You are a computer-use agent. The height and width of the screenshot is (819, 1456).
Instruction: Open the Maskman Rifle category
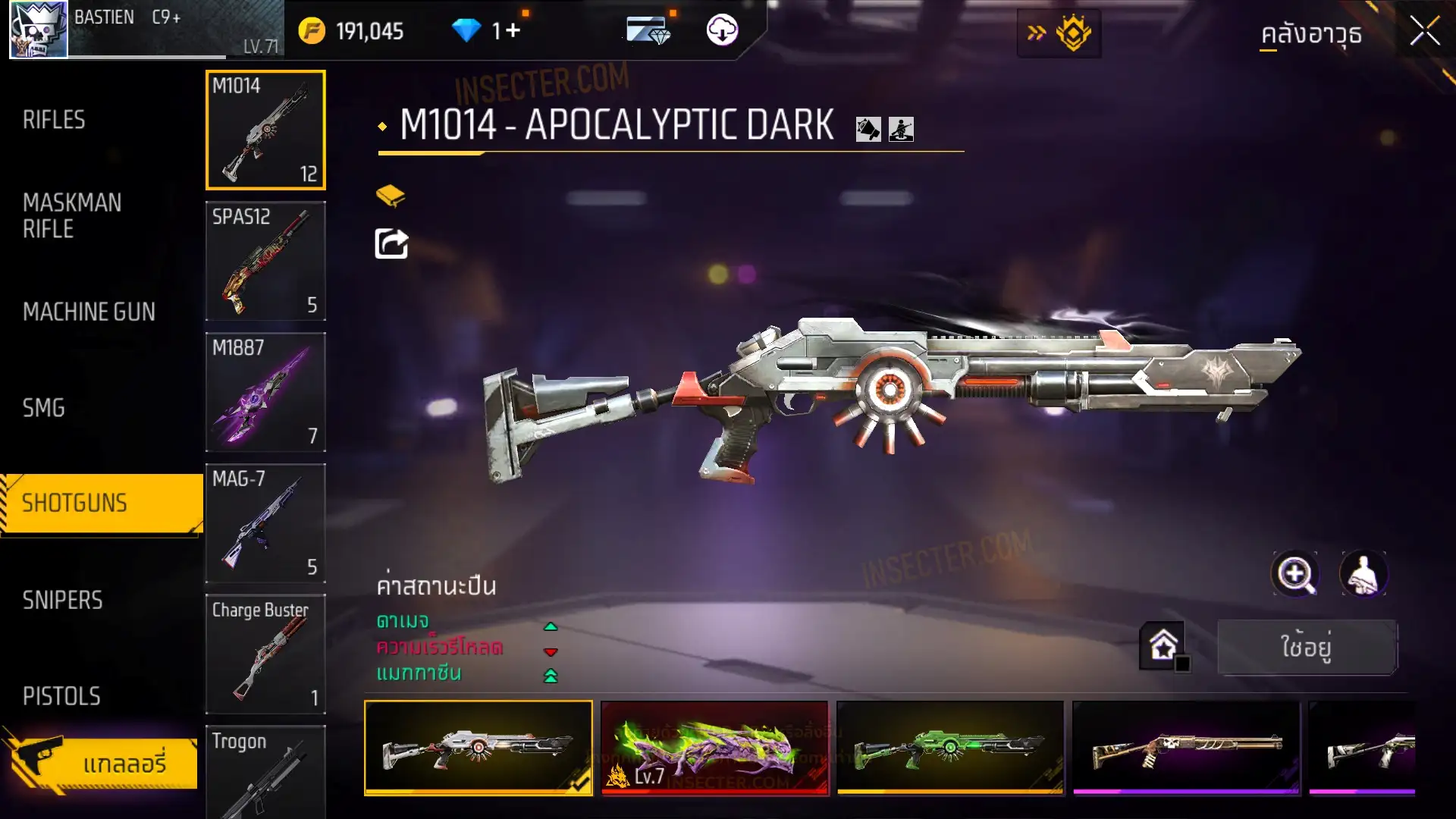point(72,215)
